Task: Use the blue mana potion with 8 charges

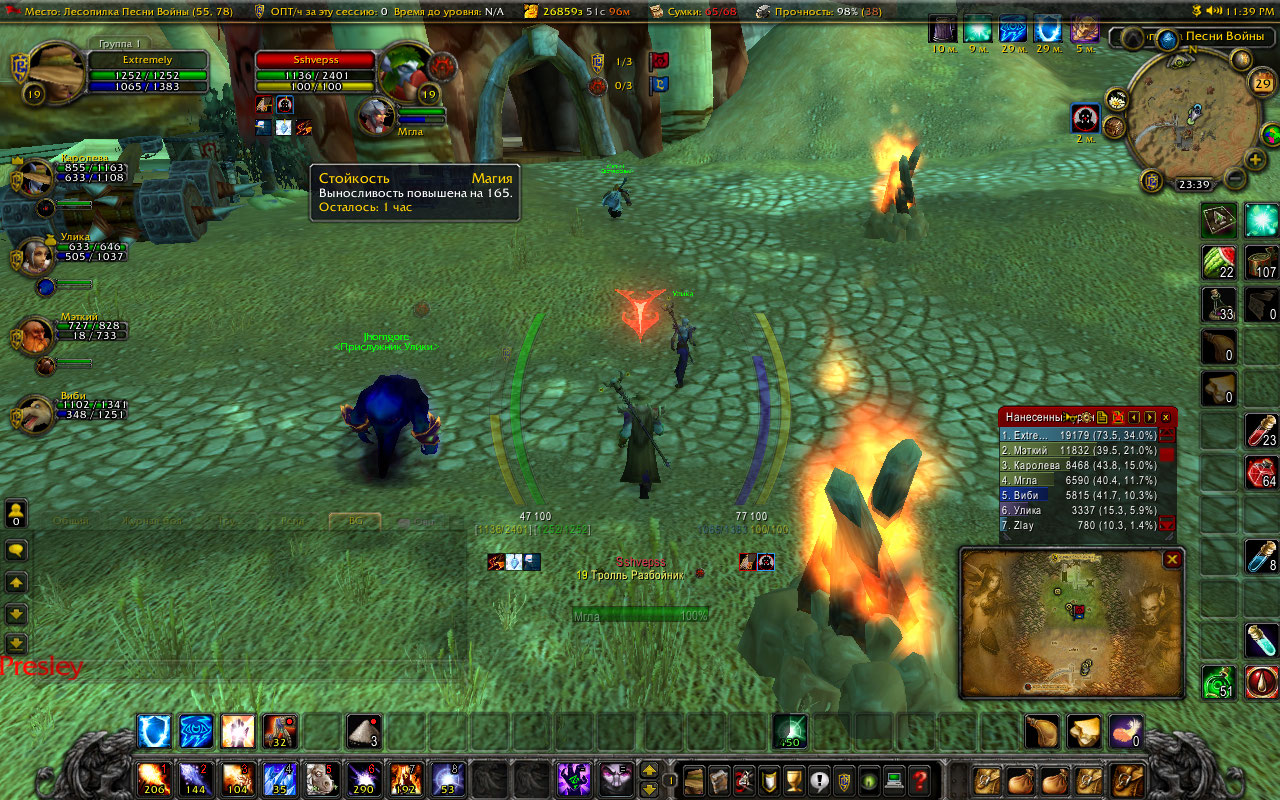Action: [1262, 557]
